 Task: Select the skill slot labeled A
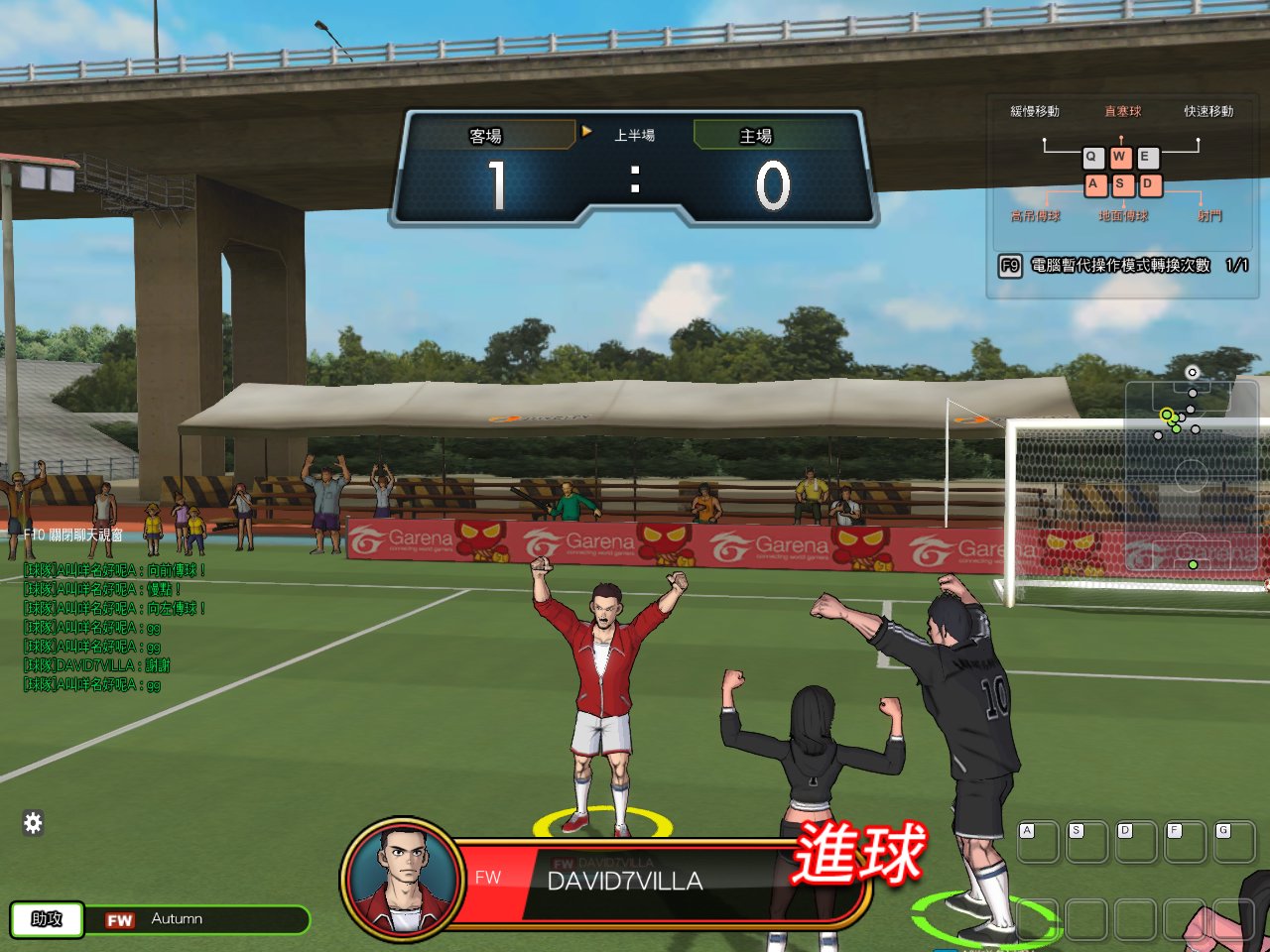pyautogui.click(x=1037, y=841)
